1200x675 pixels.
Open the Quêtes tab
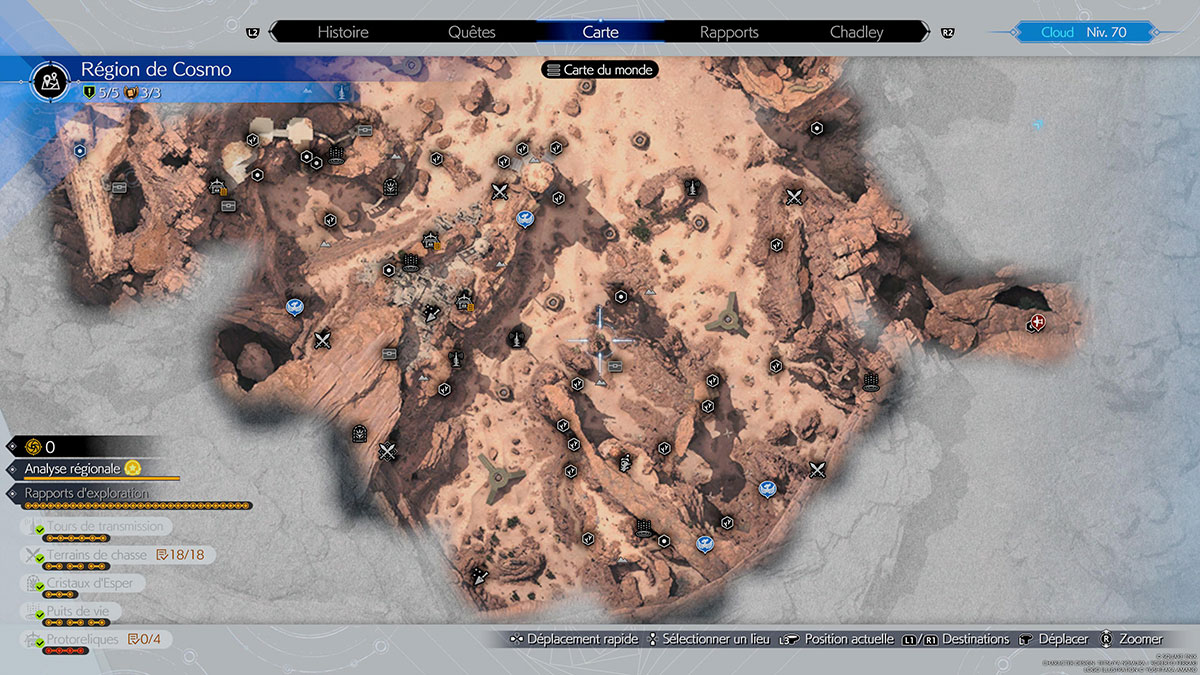point(472,32)
